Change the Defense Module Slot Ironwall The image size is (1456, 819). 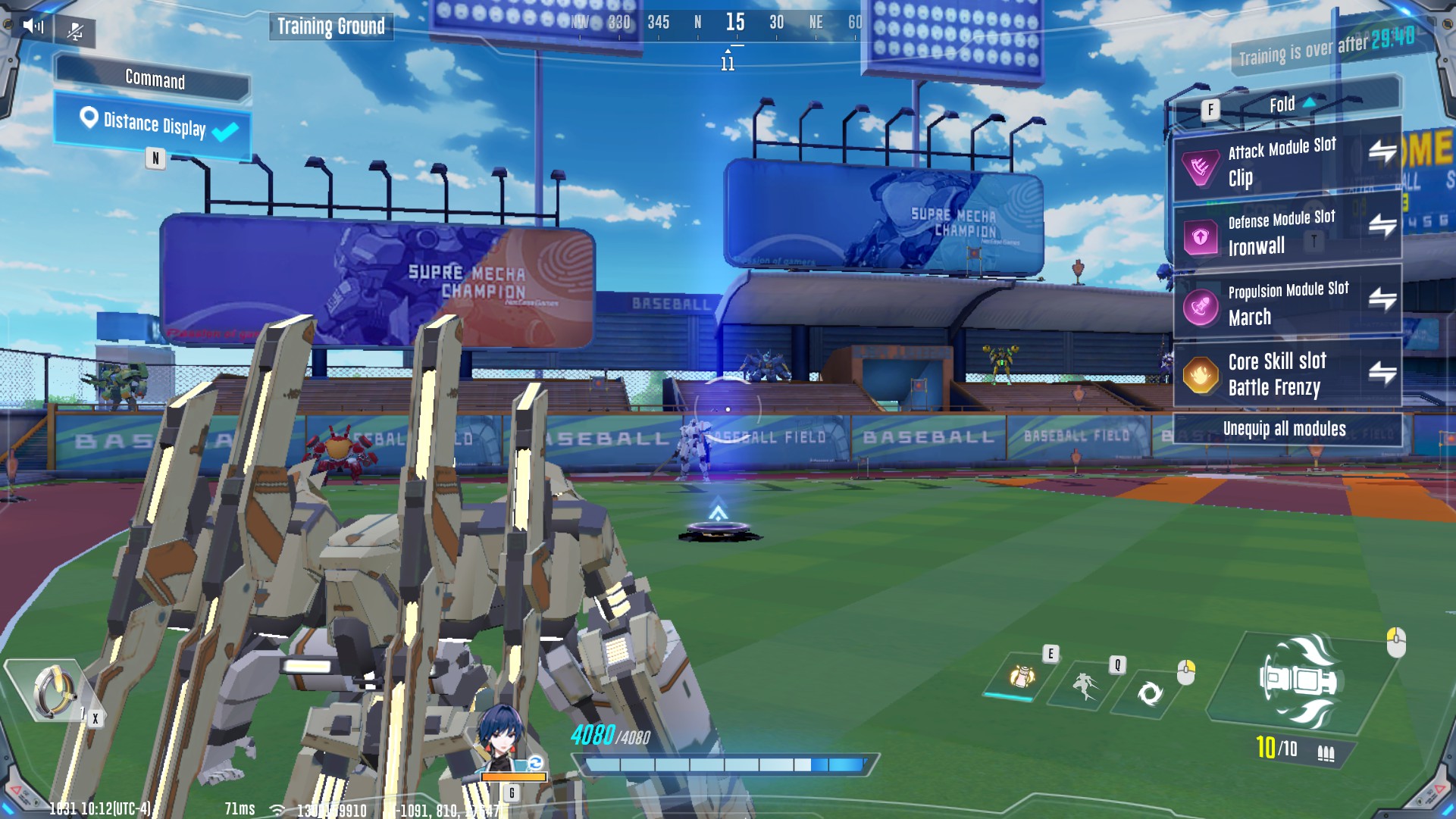point(1382,226)
